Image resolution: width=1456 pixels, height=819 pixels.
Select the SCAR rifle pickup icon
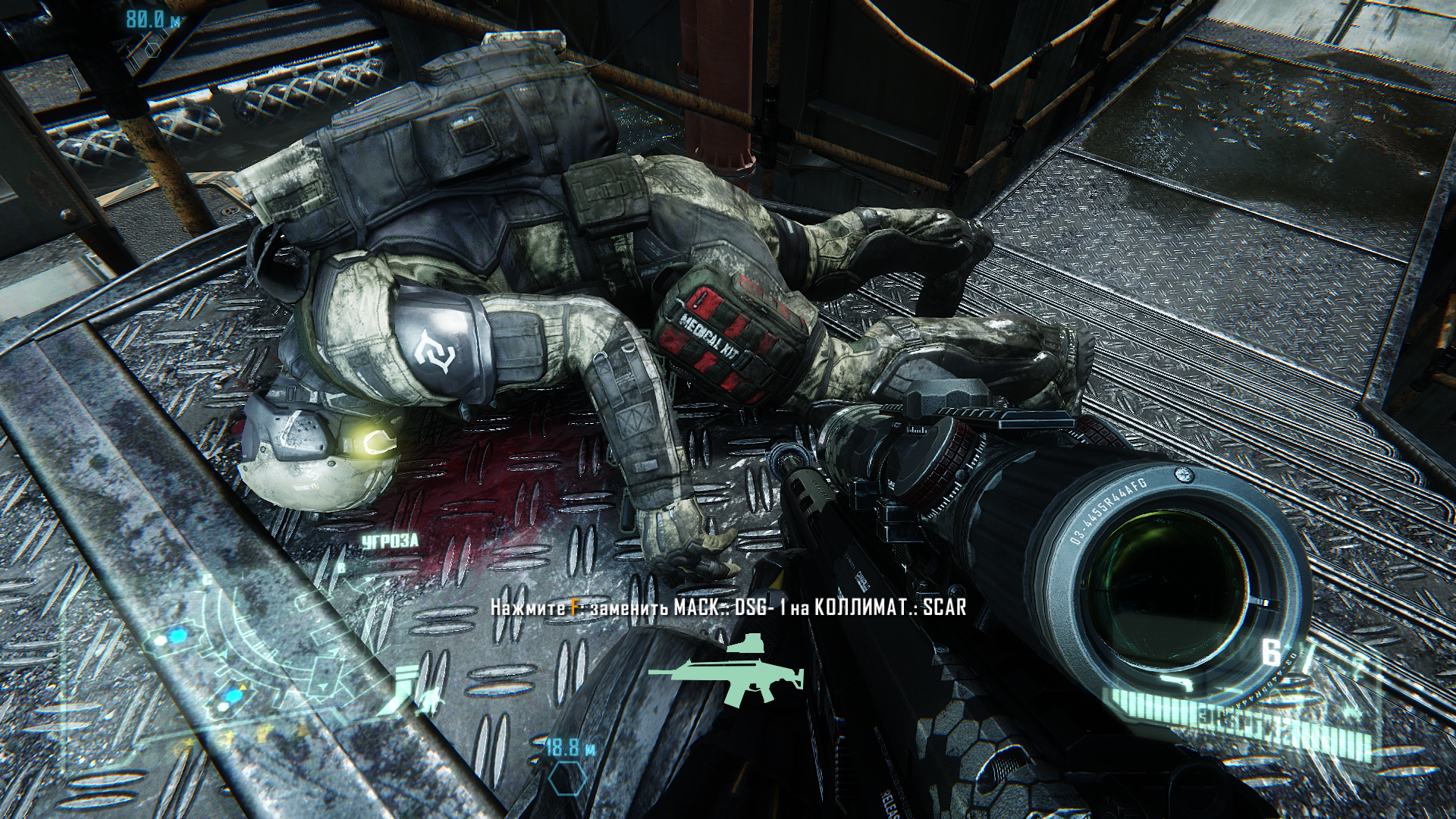coord(726,671)
